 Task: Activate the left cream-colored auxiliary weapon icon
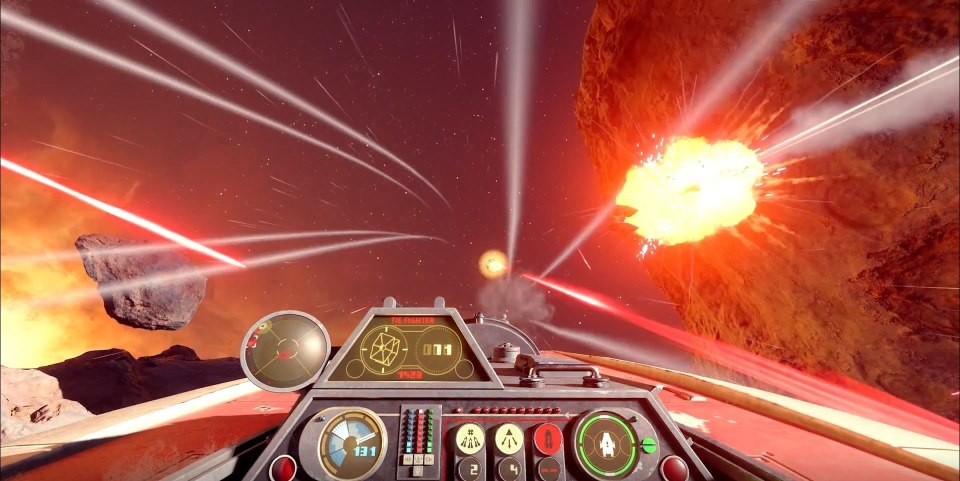(x=469, y=438)
